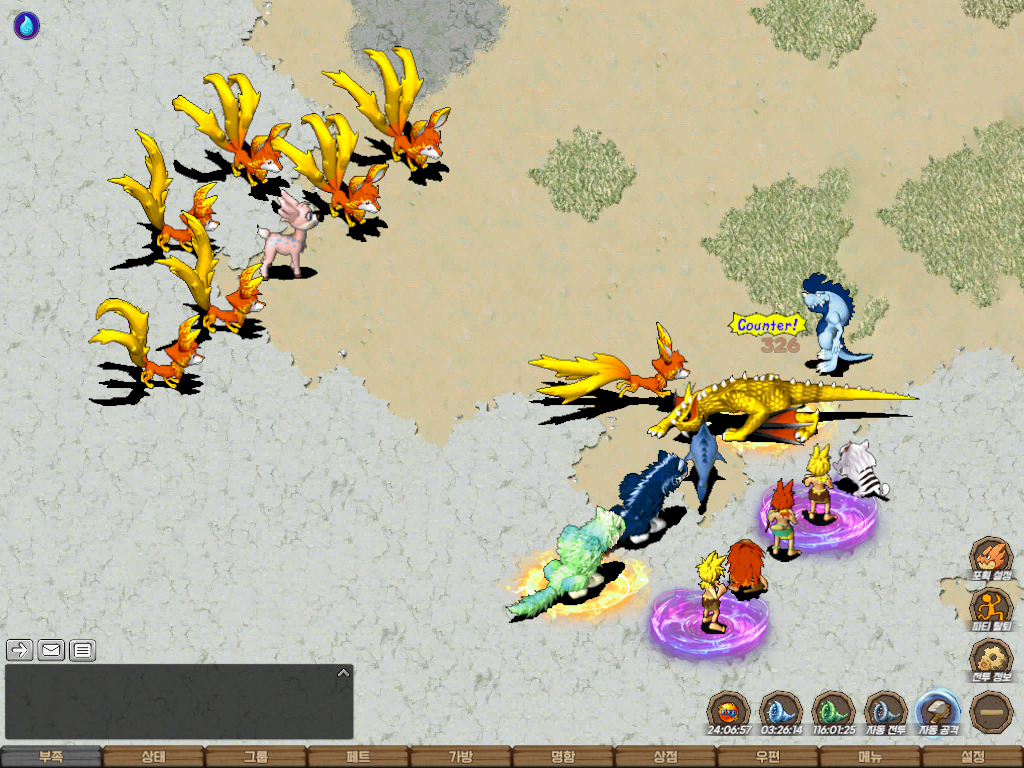Open the 설정 (Settings) tab

[x=972, y=757]
